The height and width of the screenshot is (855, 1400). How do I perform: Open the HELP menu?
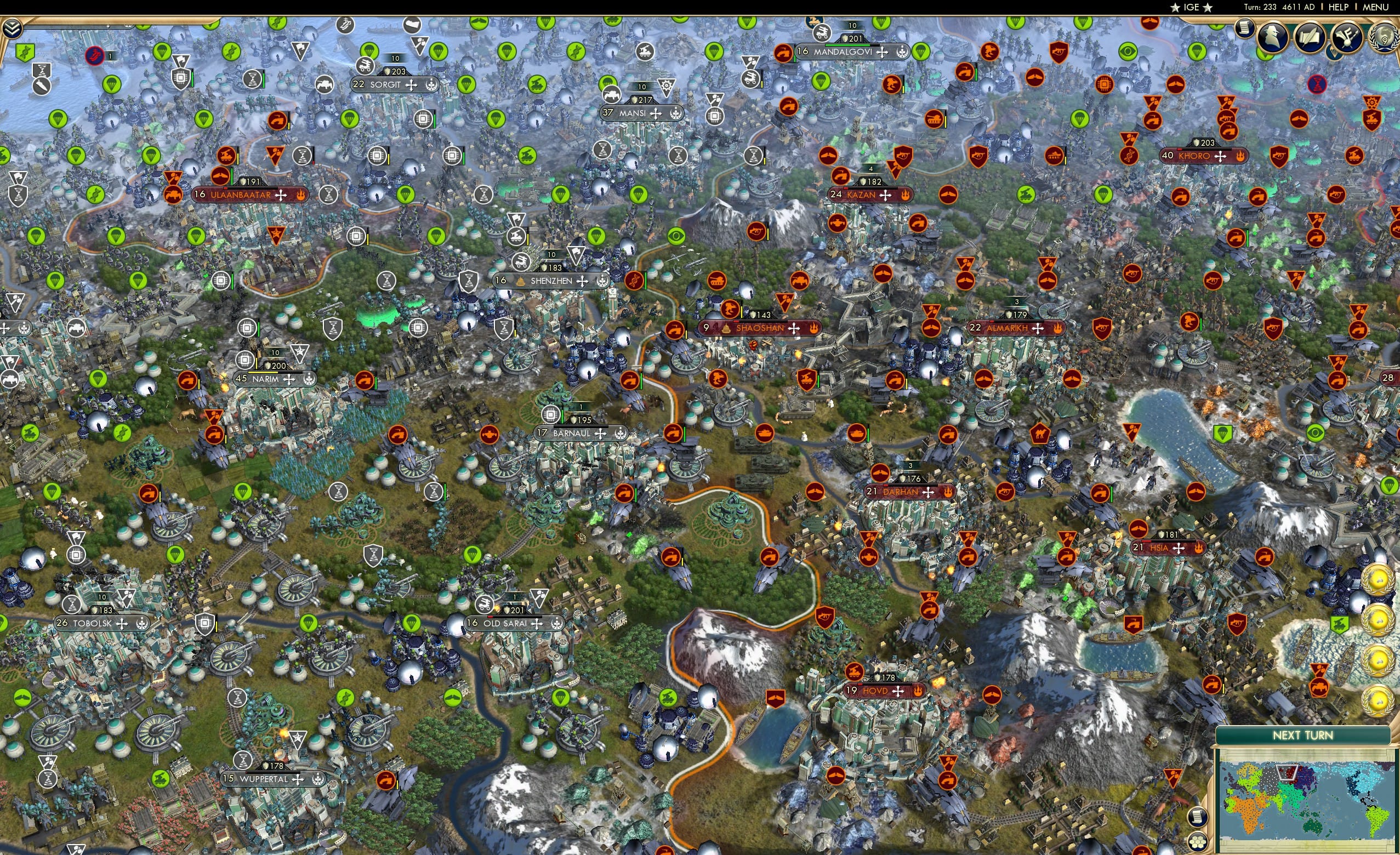(1340, 7)
